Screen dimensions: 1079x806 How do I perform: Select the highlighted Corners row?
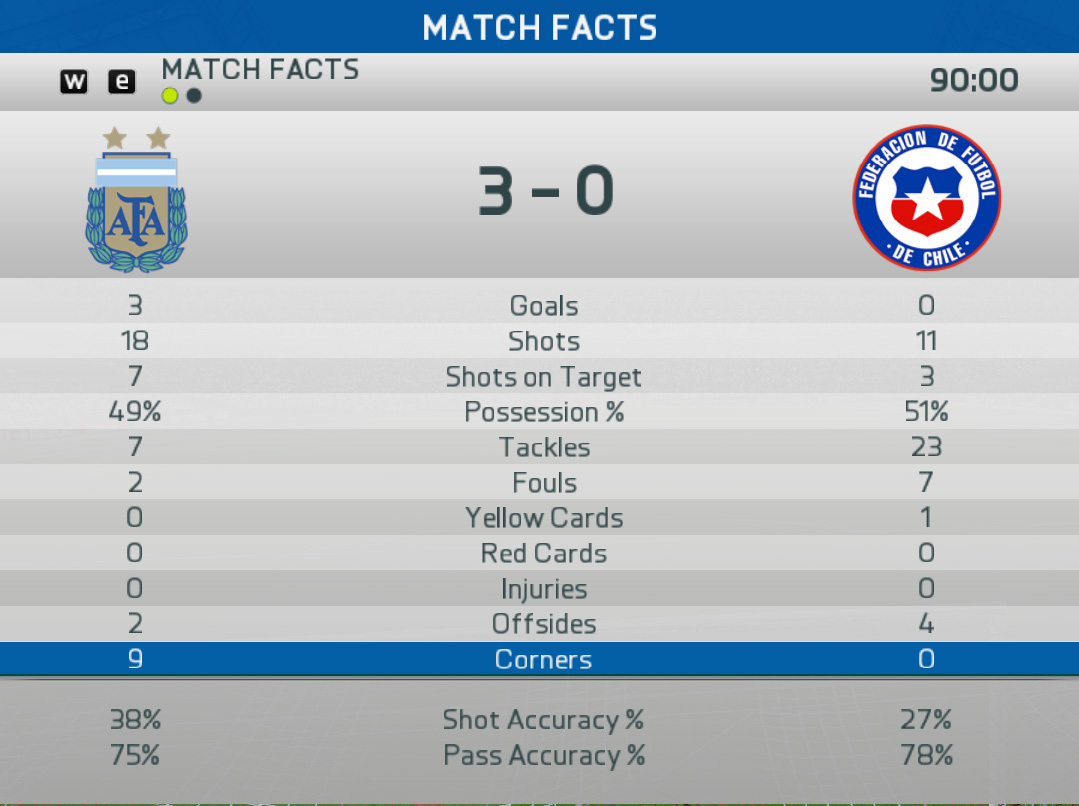[540, 660]
